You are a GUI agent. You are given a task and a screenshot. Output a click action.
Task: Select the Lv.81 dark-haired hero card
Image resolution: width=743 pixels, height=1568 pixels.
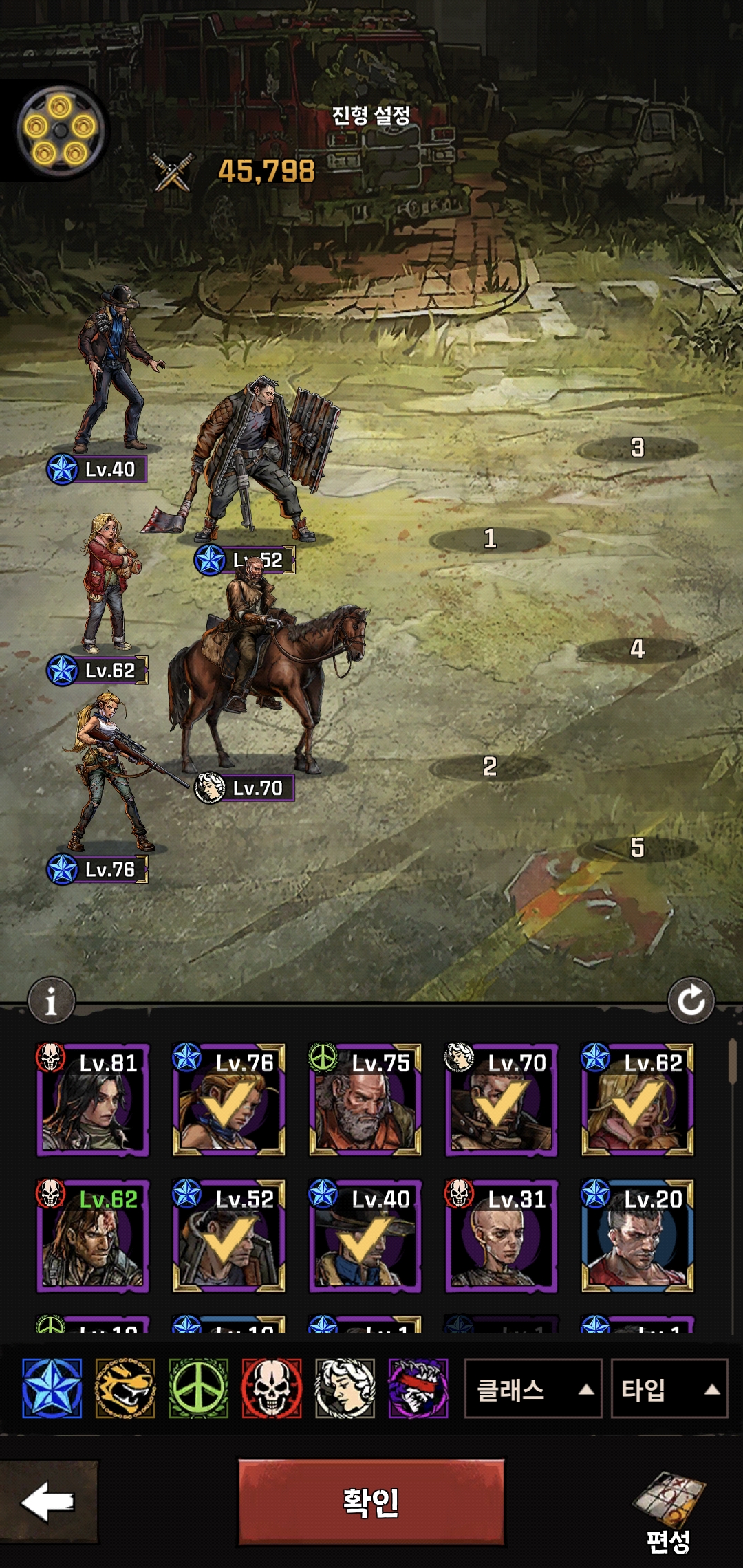click(92, 1100)
